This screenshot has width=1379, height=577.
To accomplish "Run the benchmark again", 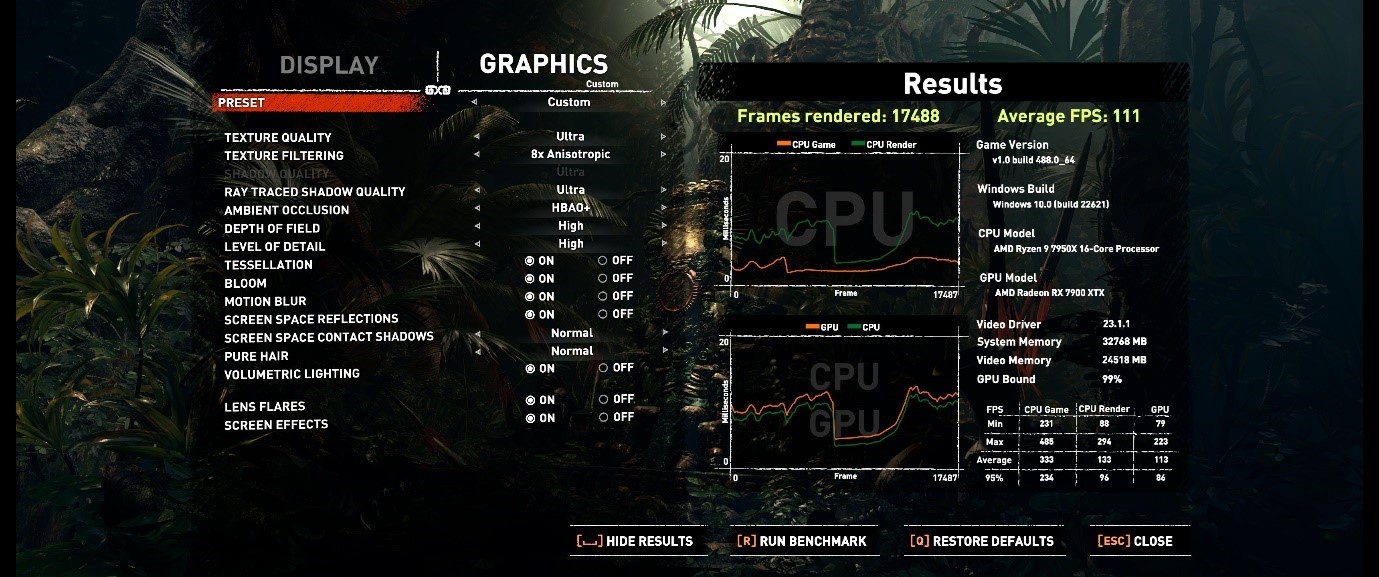I will tap(802, 541).
